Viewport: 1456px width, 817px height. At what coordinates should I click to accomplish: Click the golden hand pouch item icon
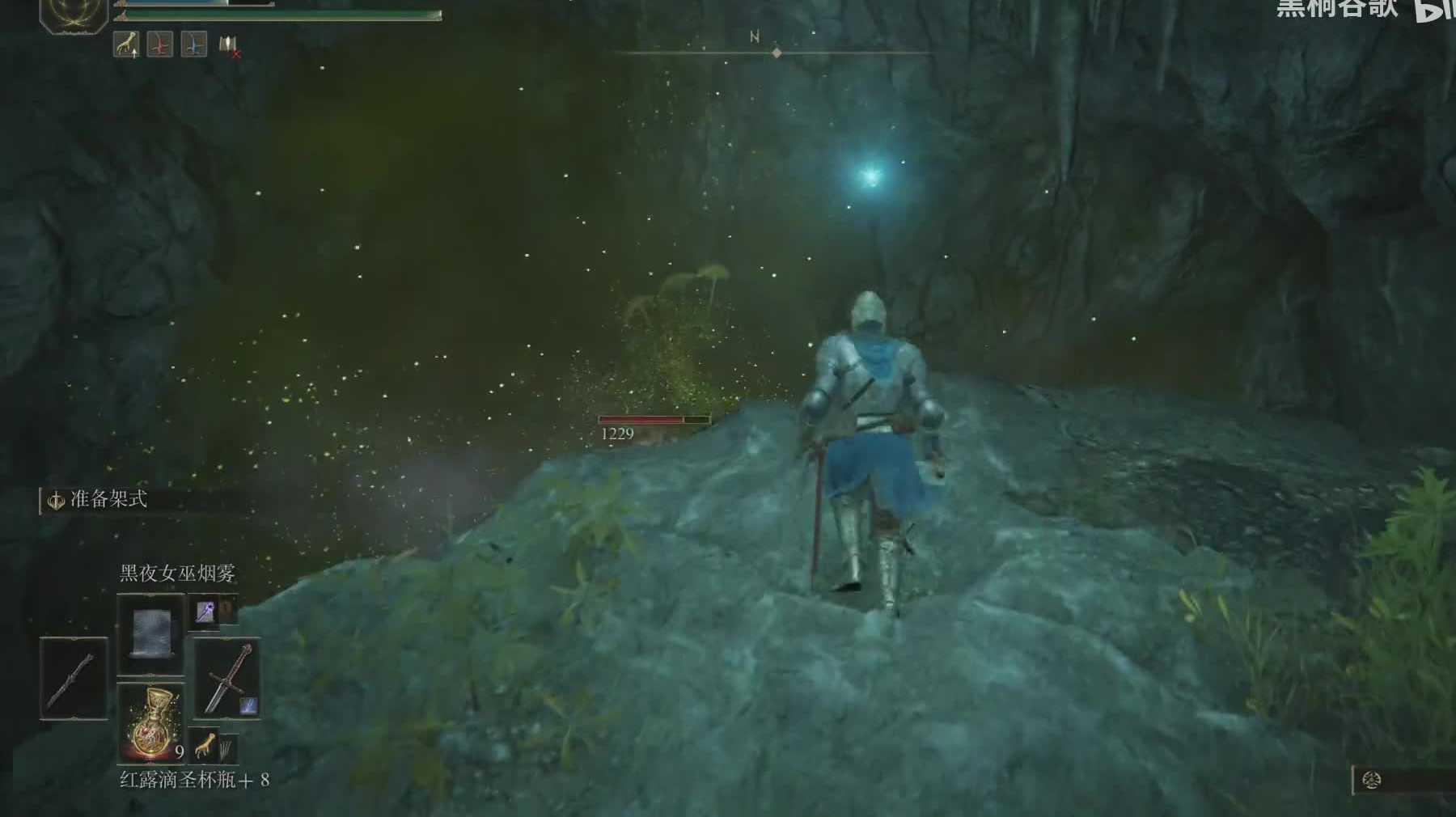pos(205,743)
